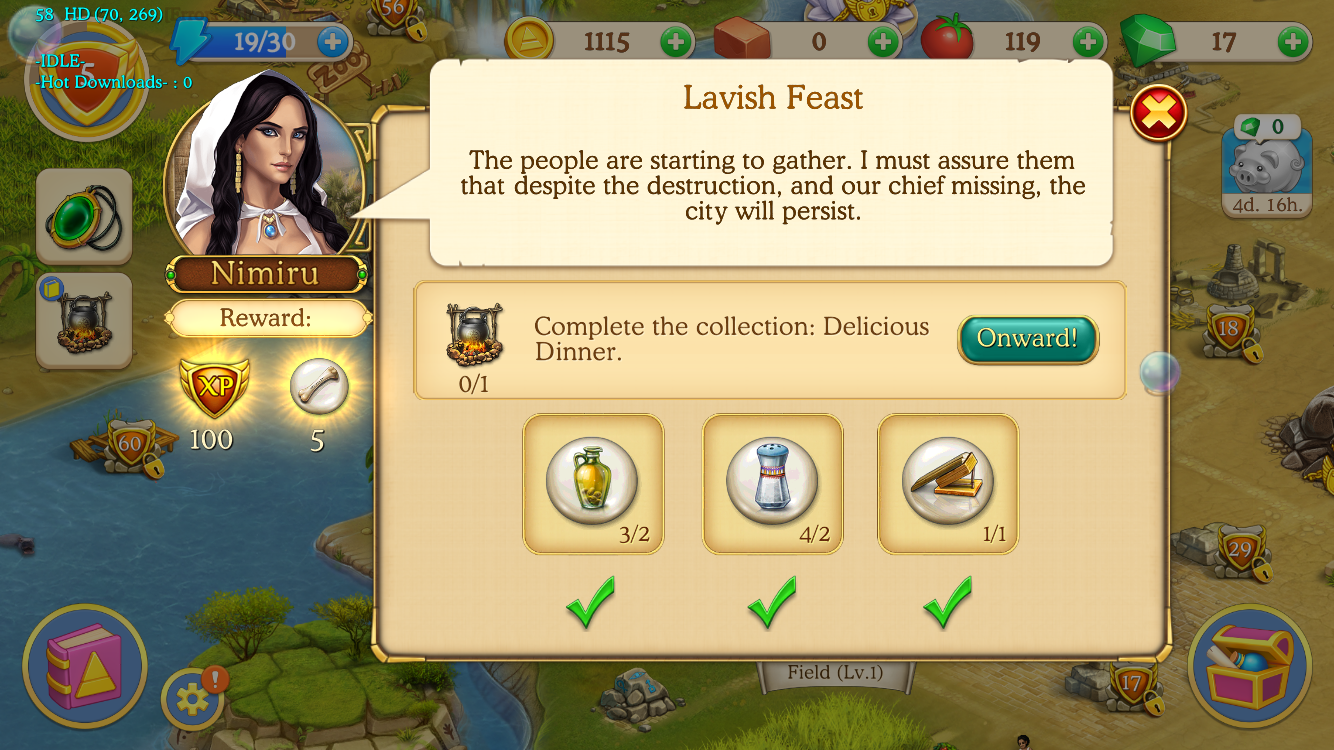Select the gold bars item

pyautogui.click(x=947, y=482)
